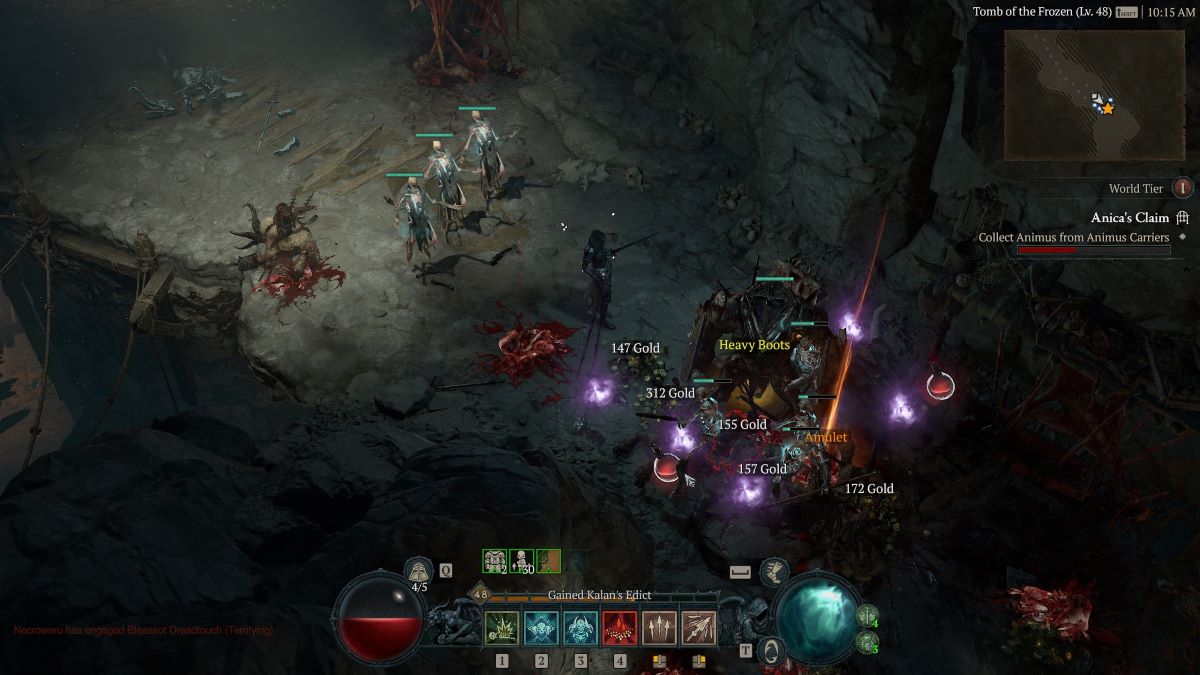
Task: Activate the teal skull skill in slot 2
Action: [x=541, y=628]
